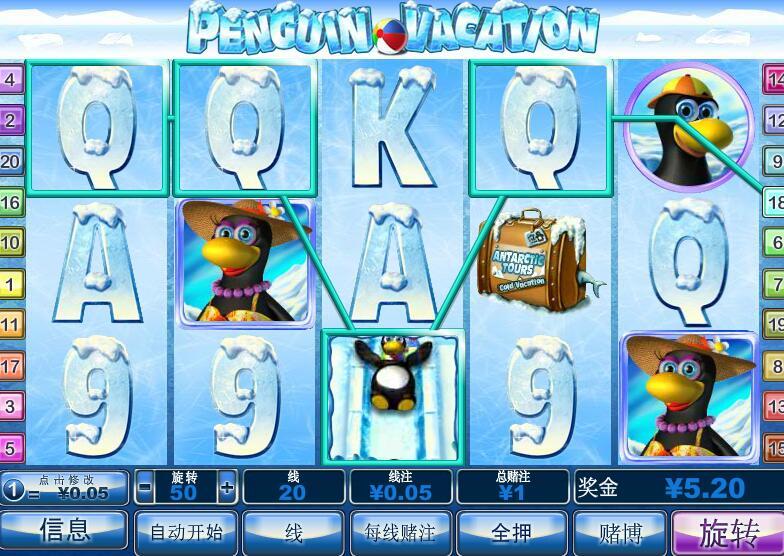This screenshot has height=556, width=784.
Task: Start autoplay with 自动开始
Action: pyautogui.click(x=186, y=532)
